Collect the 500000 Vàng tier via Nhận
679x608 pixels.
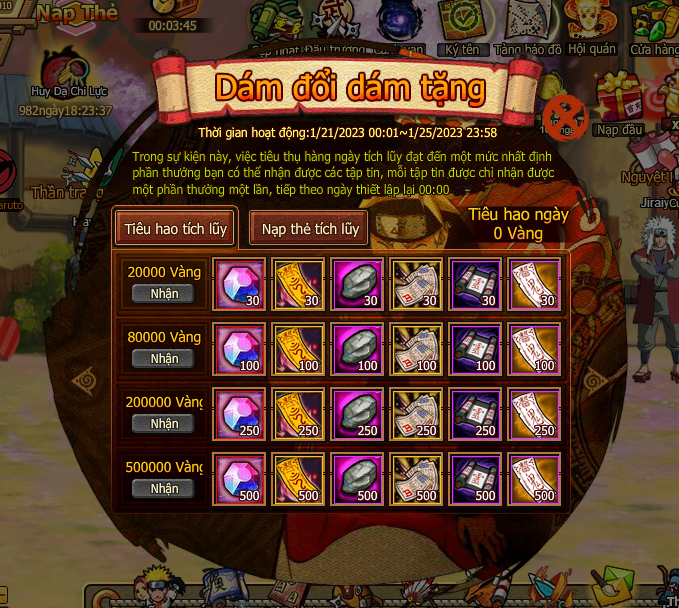tap(164, 488)
